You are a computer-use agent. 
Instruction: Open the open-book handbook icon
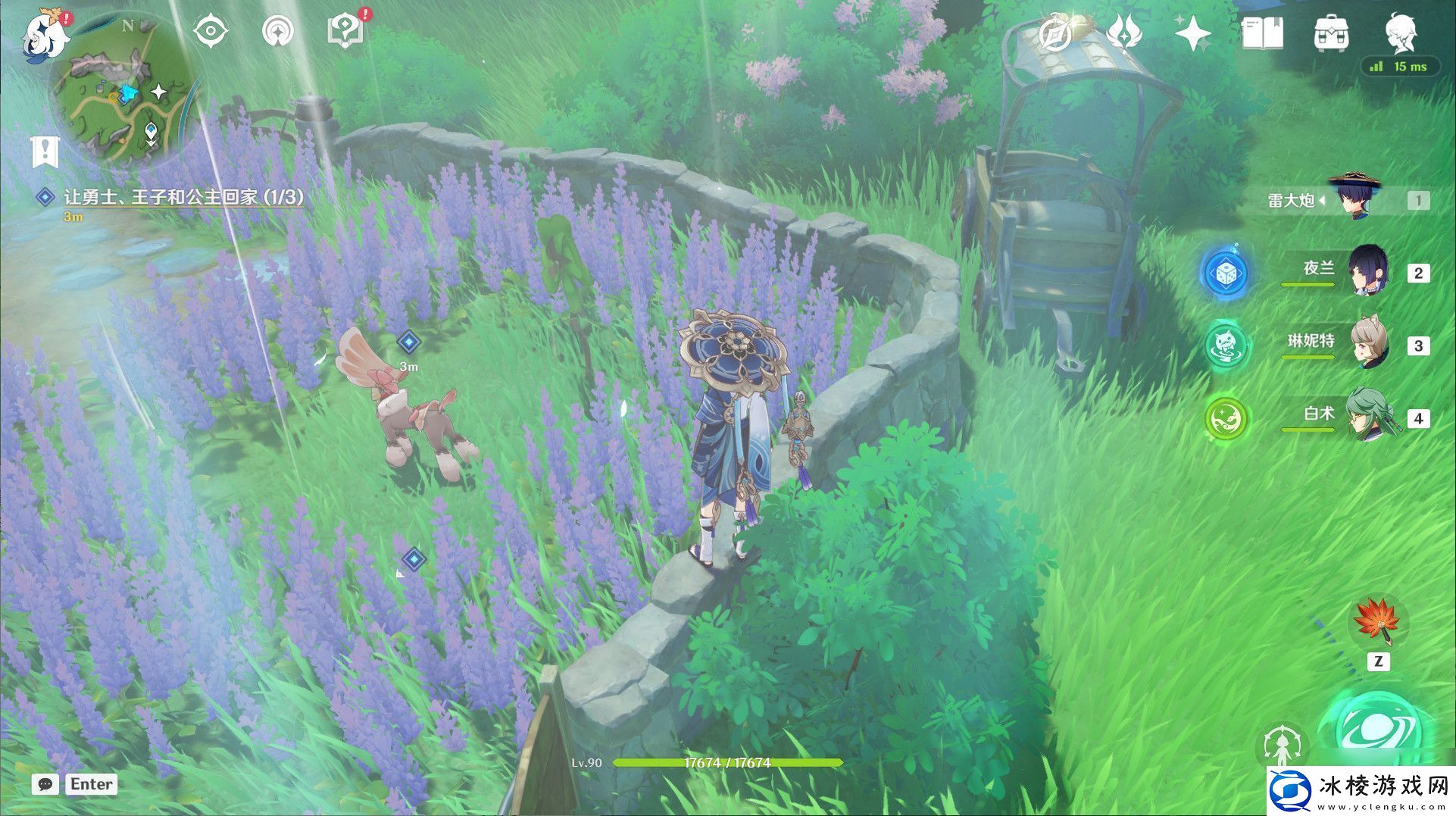[1262, 33]
